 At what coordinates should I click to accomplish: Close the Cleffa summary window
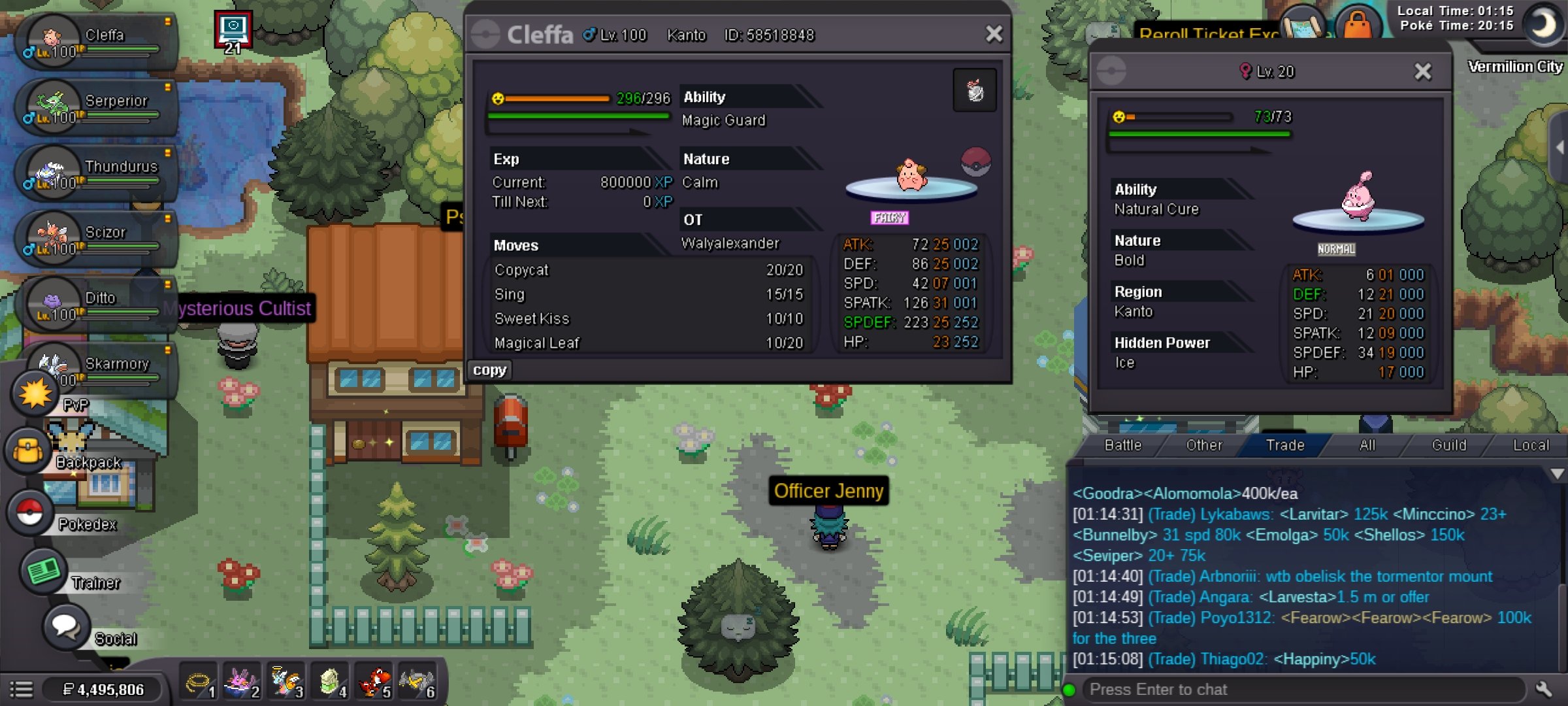pos(994,34)
